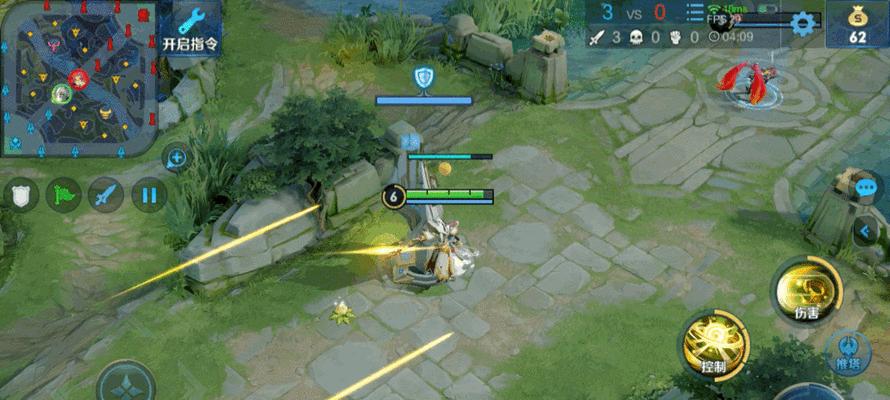Viewport: 890px width, 400px height.
Task: Tap the 推塔 push tower button
Action: [848, 350]
